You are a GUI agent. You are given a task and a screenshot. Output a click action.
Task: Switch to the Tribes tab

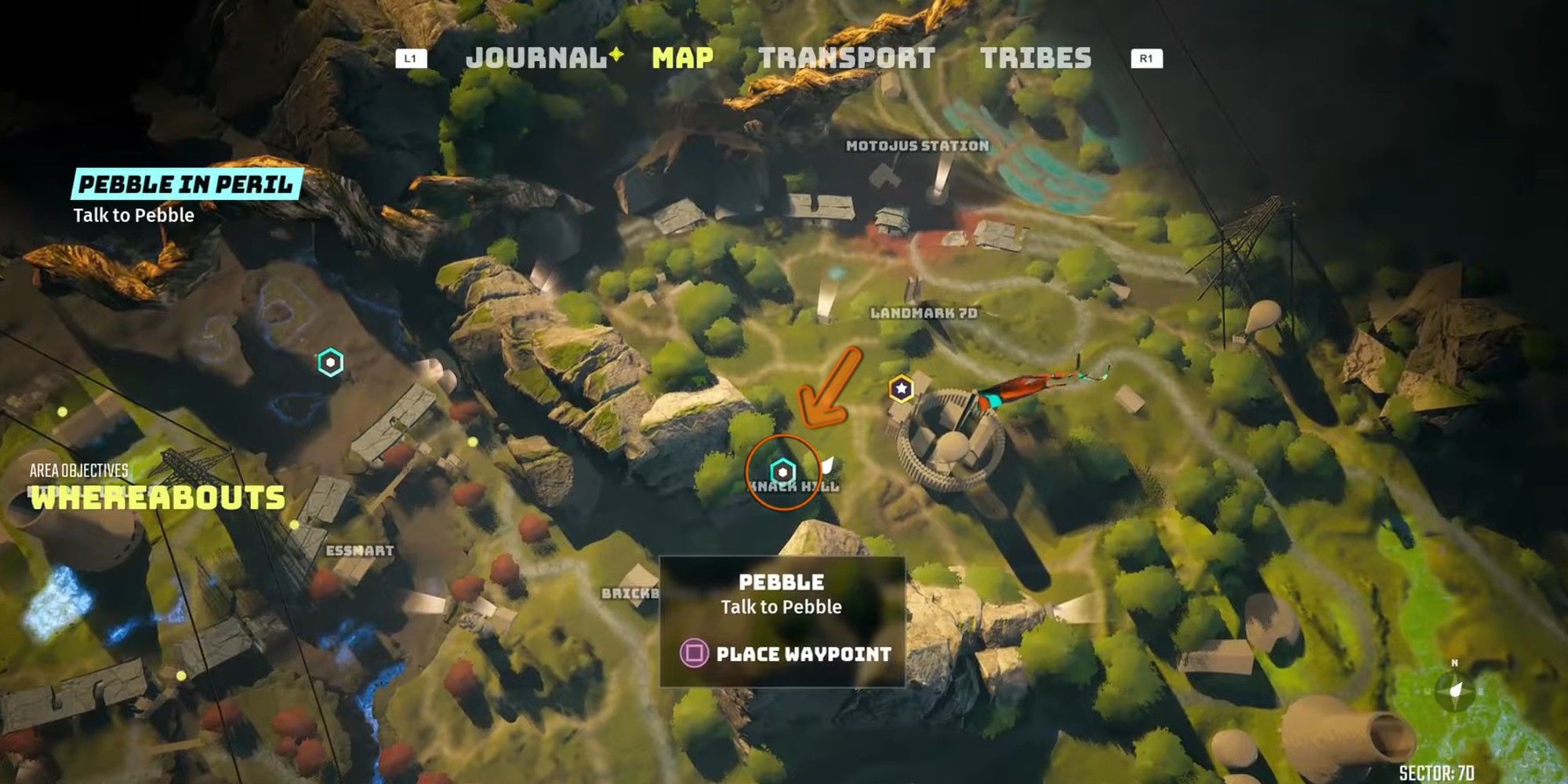click(1036, 57)
